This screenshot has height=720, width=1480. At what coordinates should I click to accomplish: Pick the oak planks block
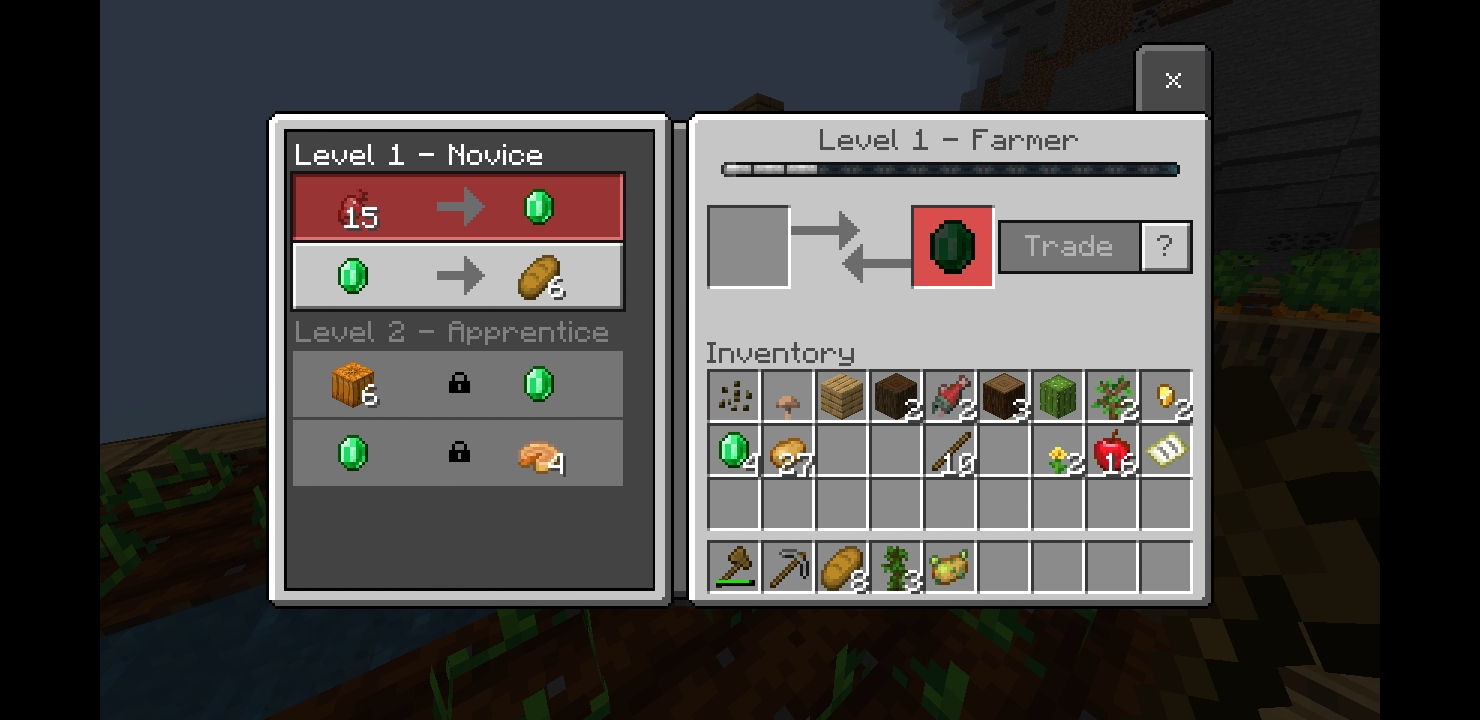click(842, 396)
